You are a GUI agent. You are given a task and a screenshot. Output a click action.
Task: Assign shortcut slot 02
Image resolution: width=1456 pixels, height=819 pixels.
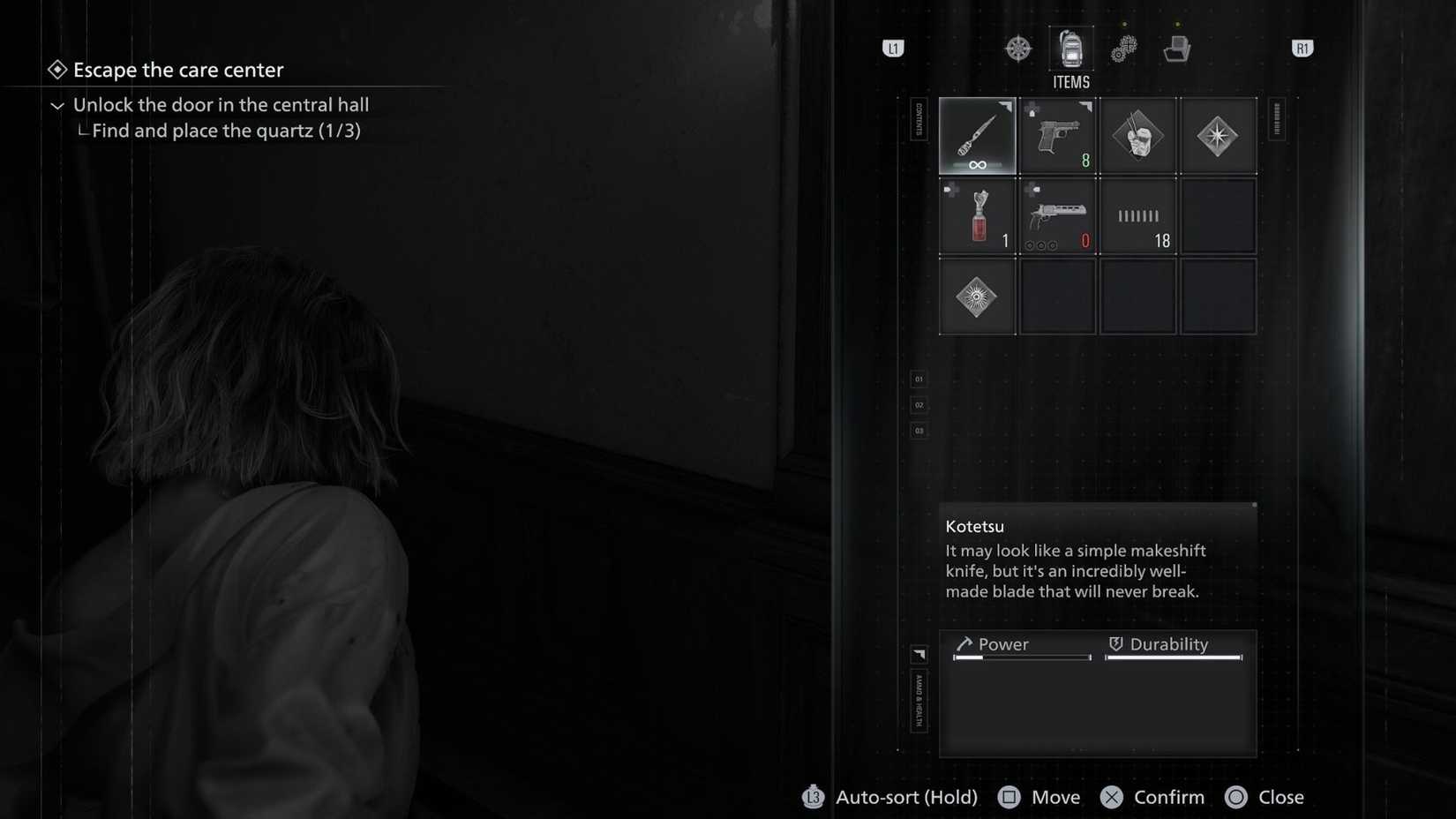(918, 404)
